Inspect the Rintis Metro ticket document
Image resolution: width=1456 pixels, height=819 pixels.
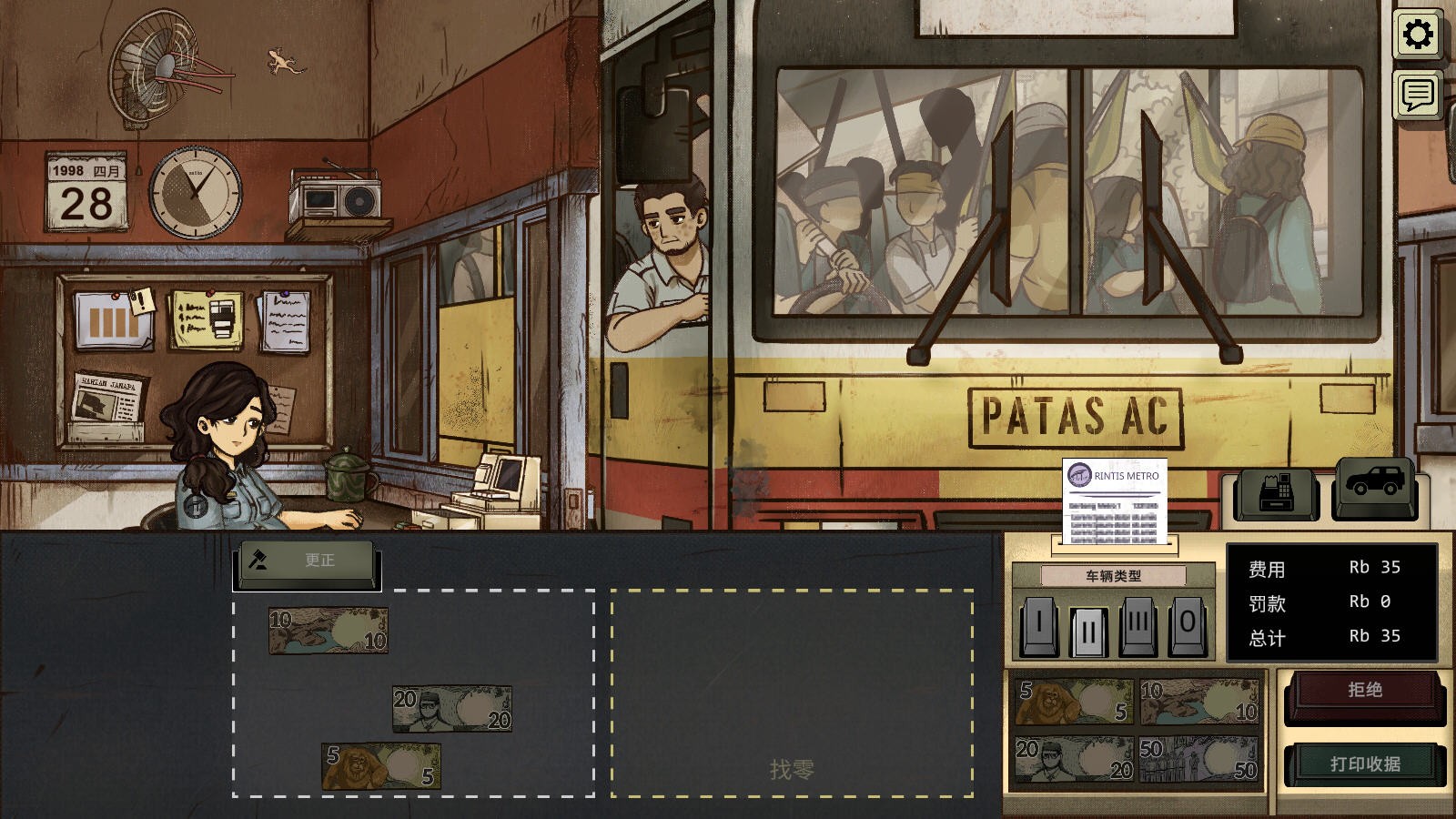coord(1115,503)
